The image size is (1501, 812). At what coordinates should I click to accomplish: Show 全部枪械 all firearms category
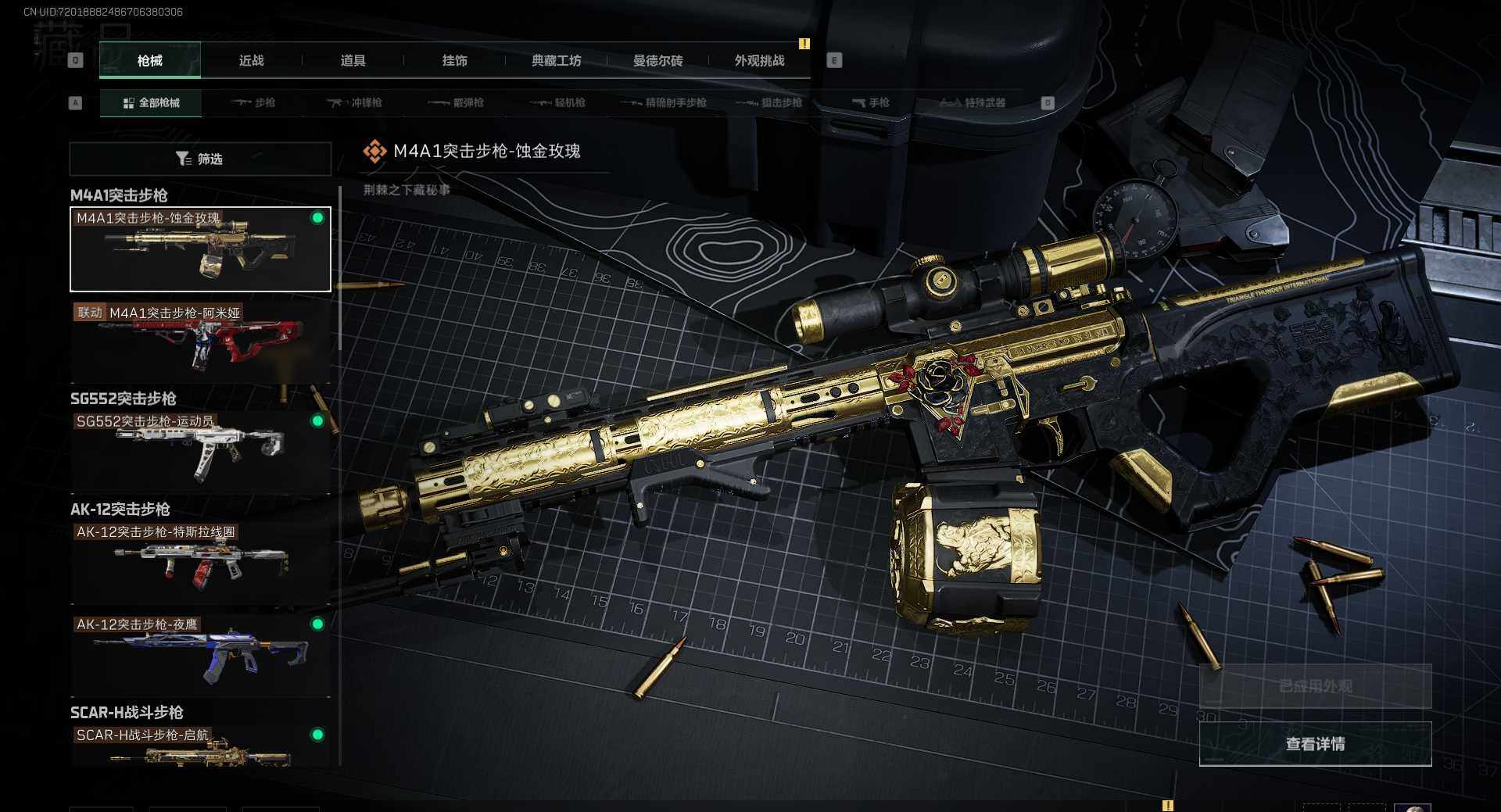(151, 103)
